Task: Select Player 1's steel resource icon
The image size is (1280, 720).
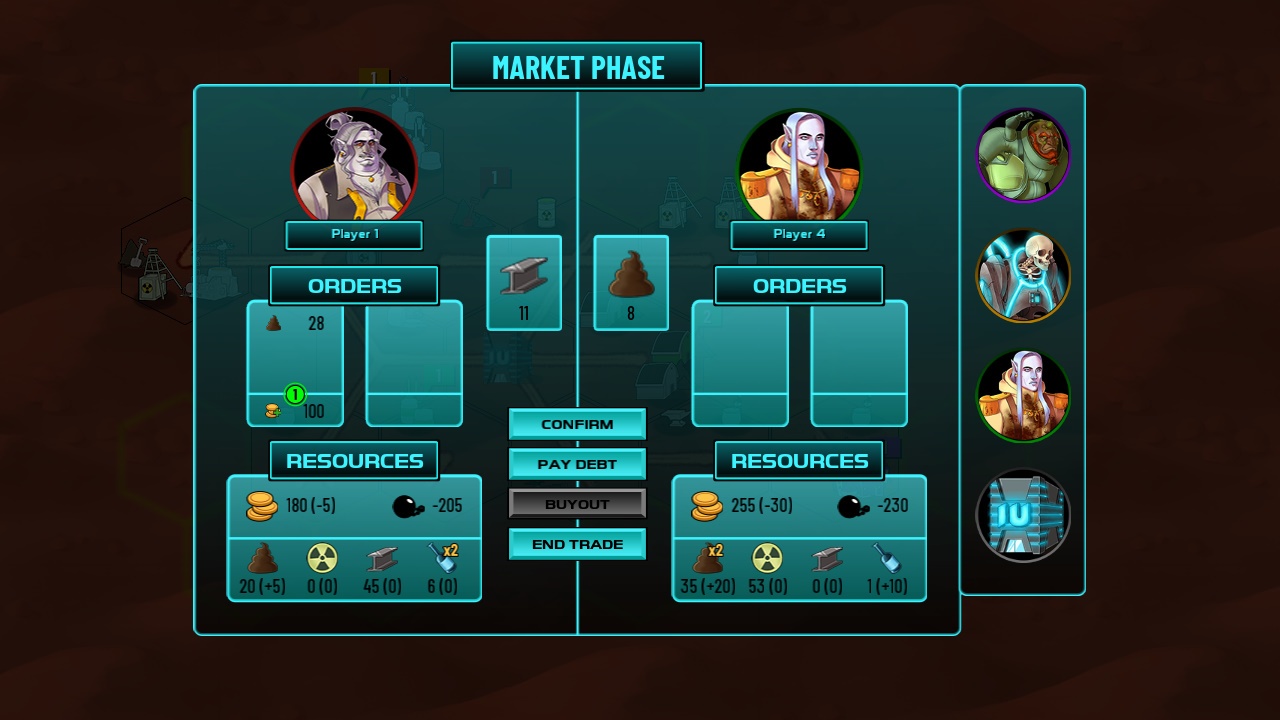Action: point(384,559)
